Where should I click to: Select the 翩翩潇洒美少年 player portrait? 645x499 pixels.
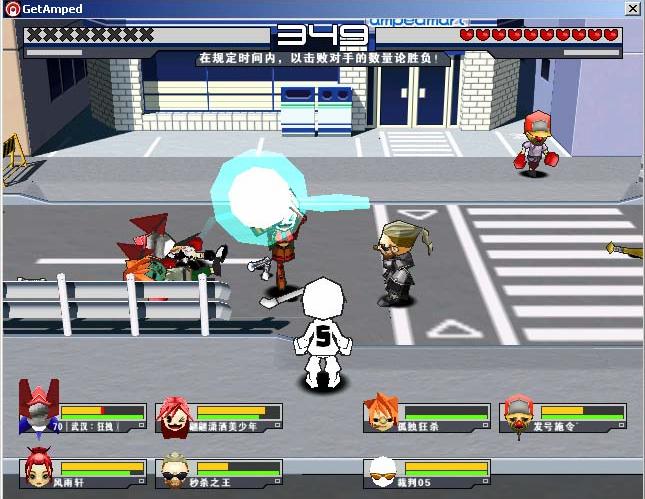(x=173, y=413)
